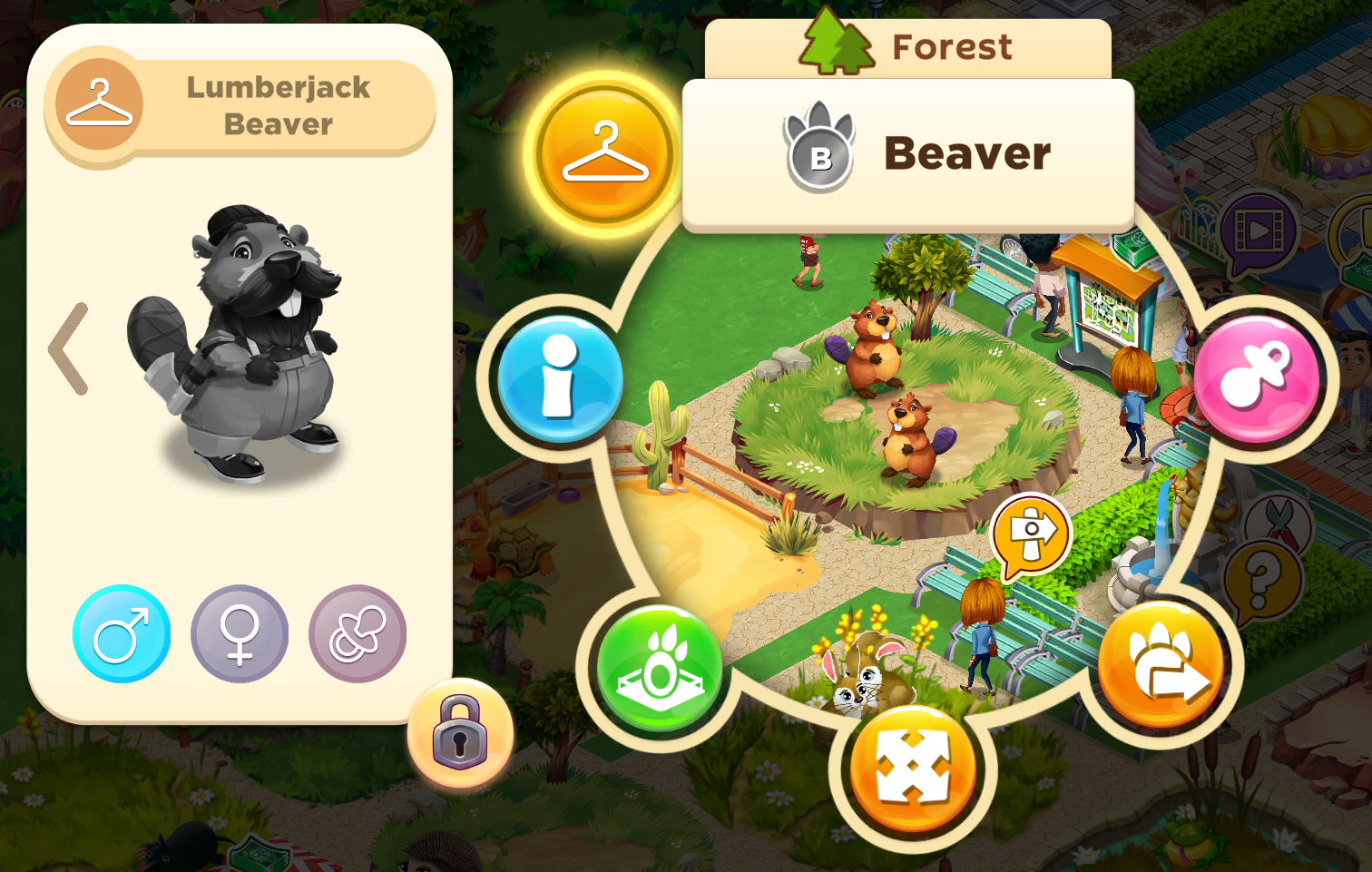Show beaver info with blue button

(560, 378)
